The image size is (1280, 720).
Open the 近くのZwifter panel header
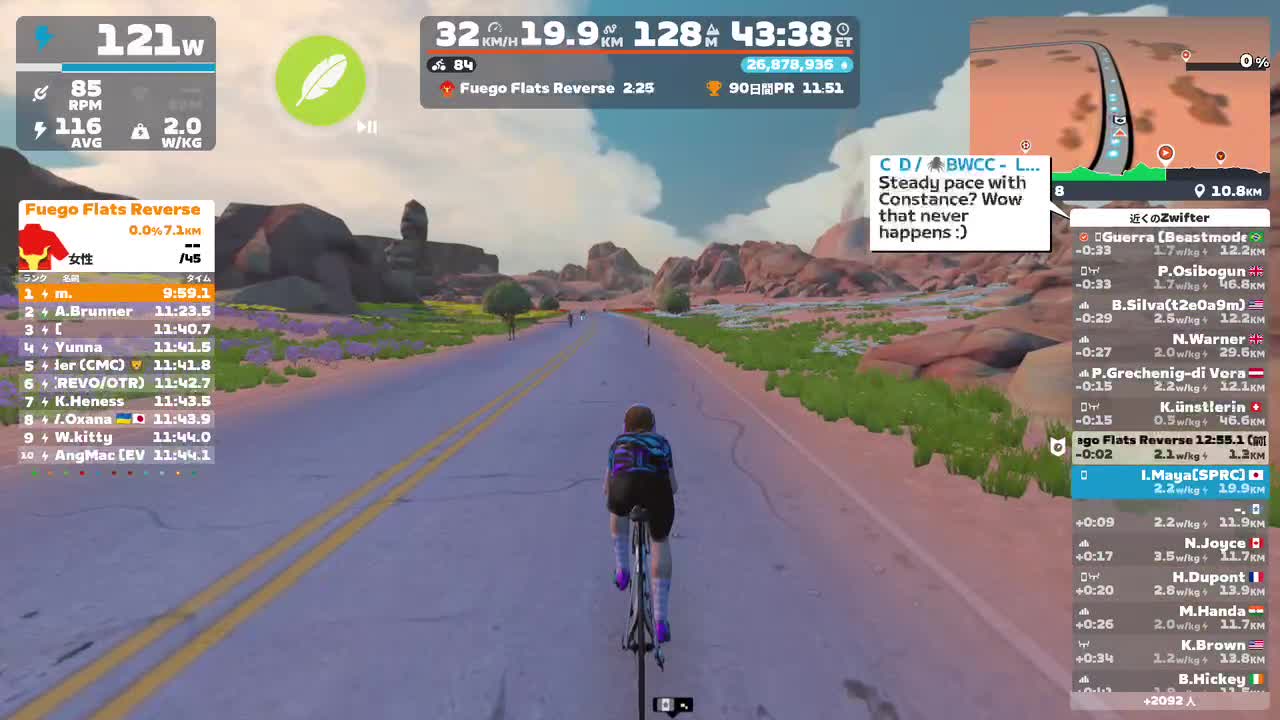point(1170,217)
